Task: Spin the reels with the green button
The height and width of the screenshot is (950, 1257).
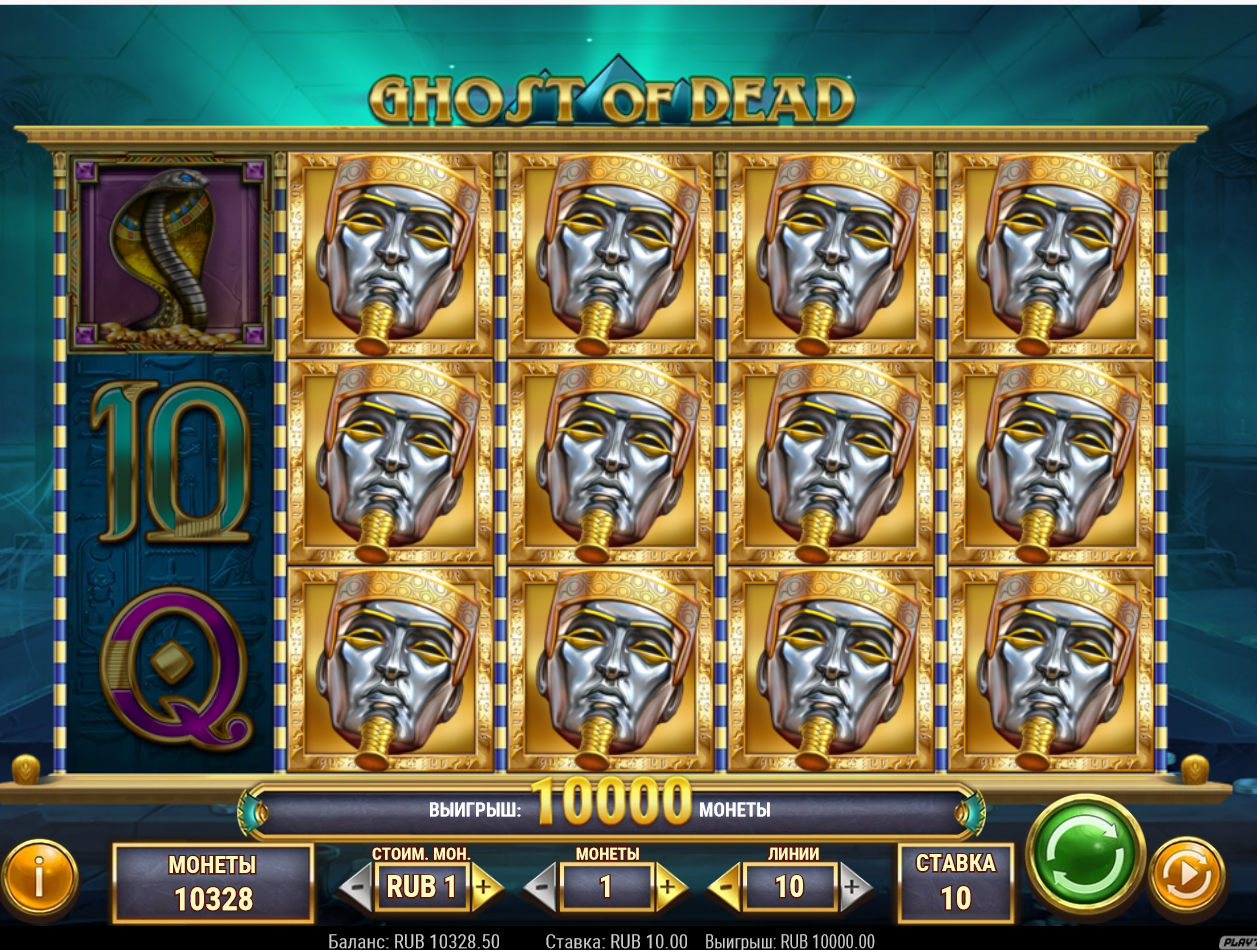Action: [x=1085, y=854]
